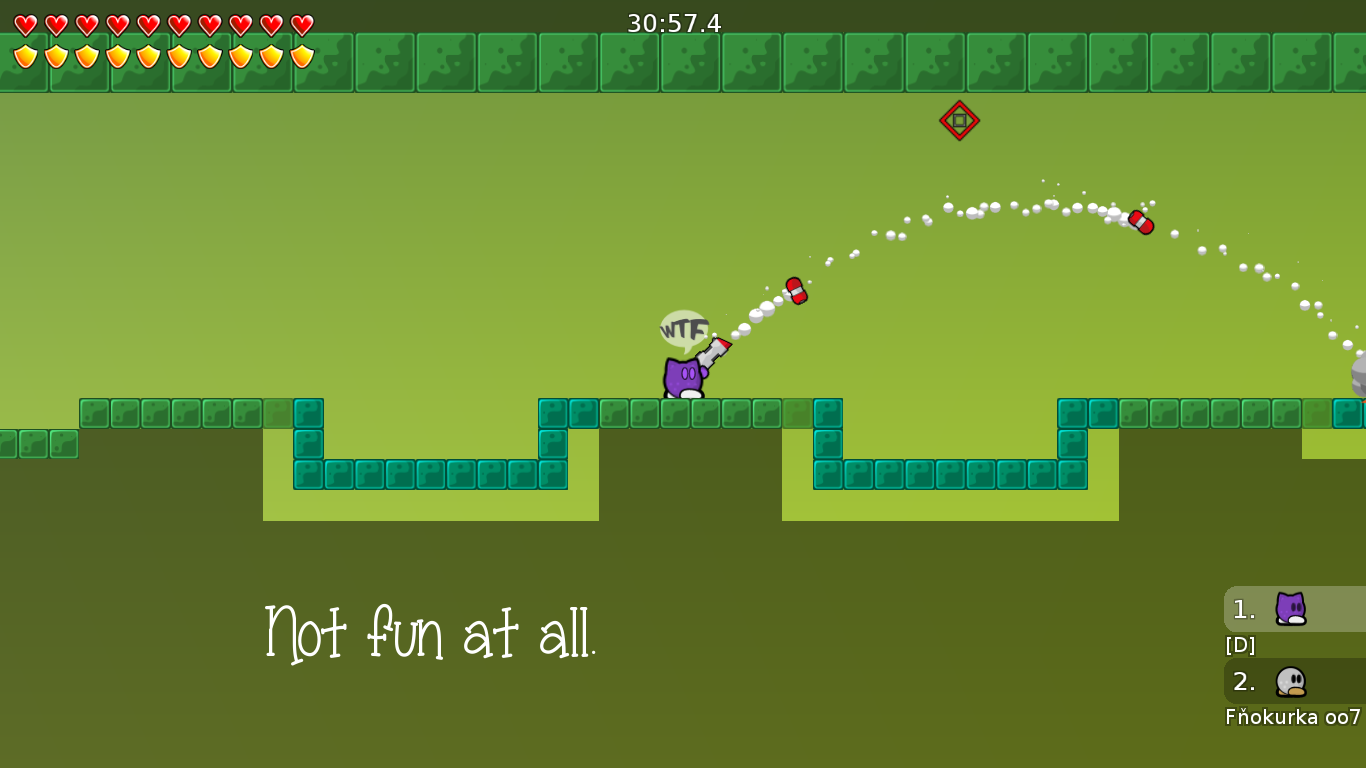Click the purple cat avatar beside rank 1

[x=1291, y=608]
